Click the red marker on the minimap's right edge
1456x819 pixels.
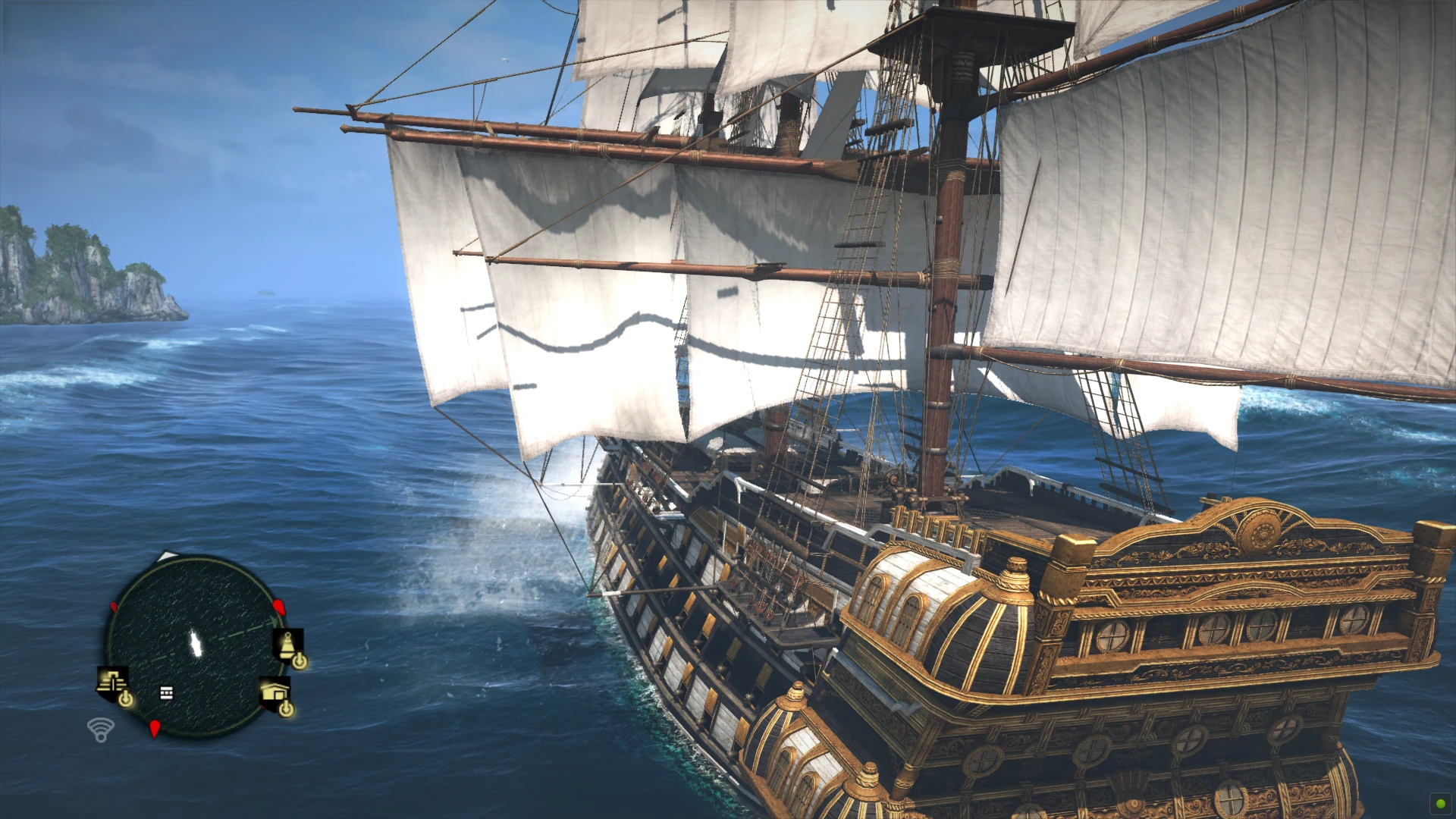coord(278,606)
